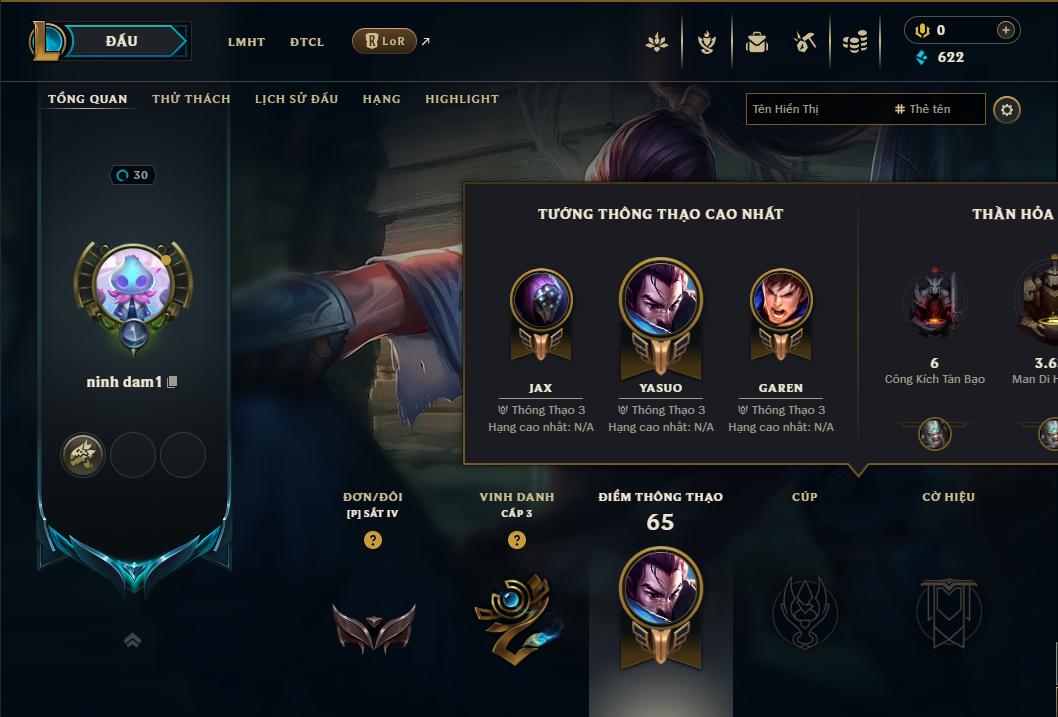This screenshot has height=717, width=1058.
Task: Switch to the TỔNG QUAN tab
Action: (88, 99)
